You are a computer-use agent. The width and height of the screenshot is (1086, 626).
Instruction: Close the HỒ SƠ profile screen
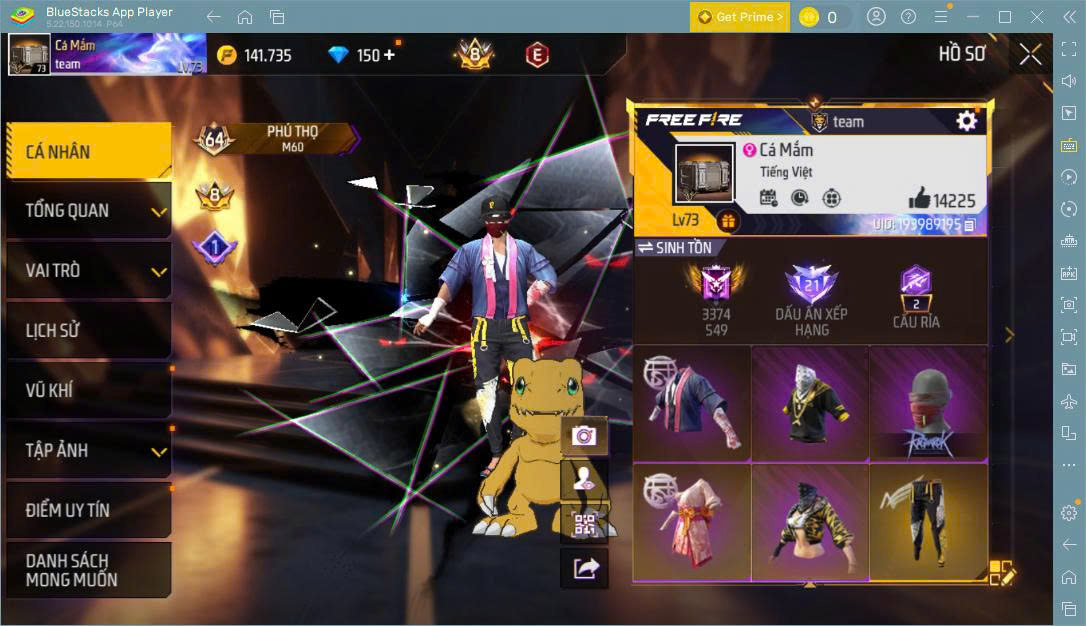[1030, 55]
